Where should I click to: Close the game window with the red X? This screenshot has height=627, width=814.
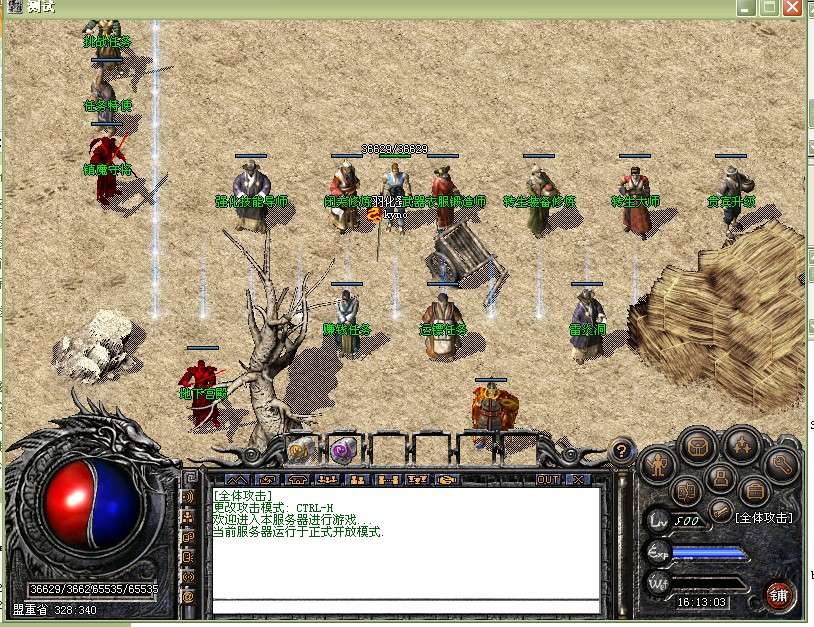(792, 7)
